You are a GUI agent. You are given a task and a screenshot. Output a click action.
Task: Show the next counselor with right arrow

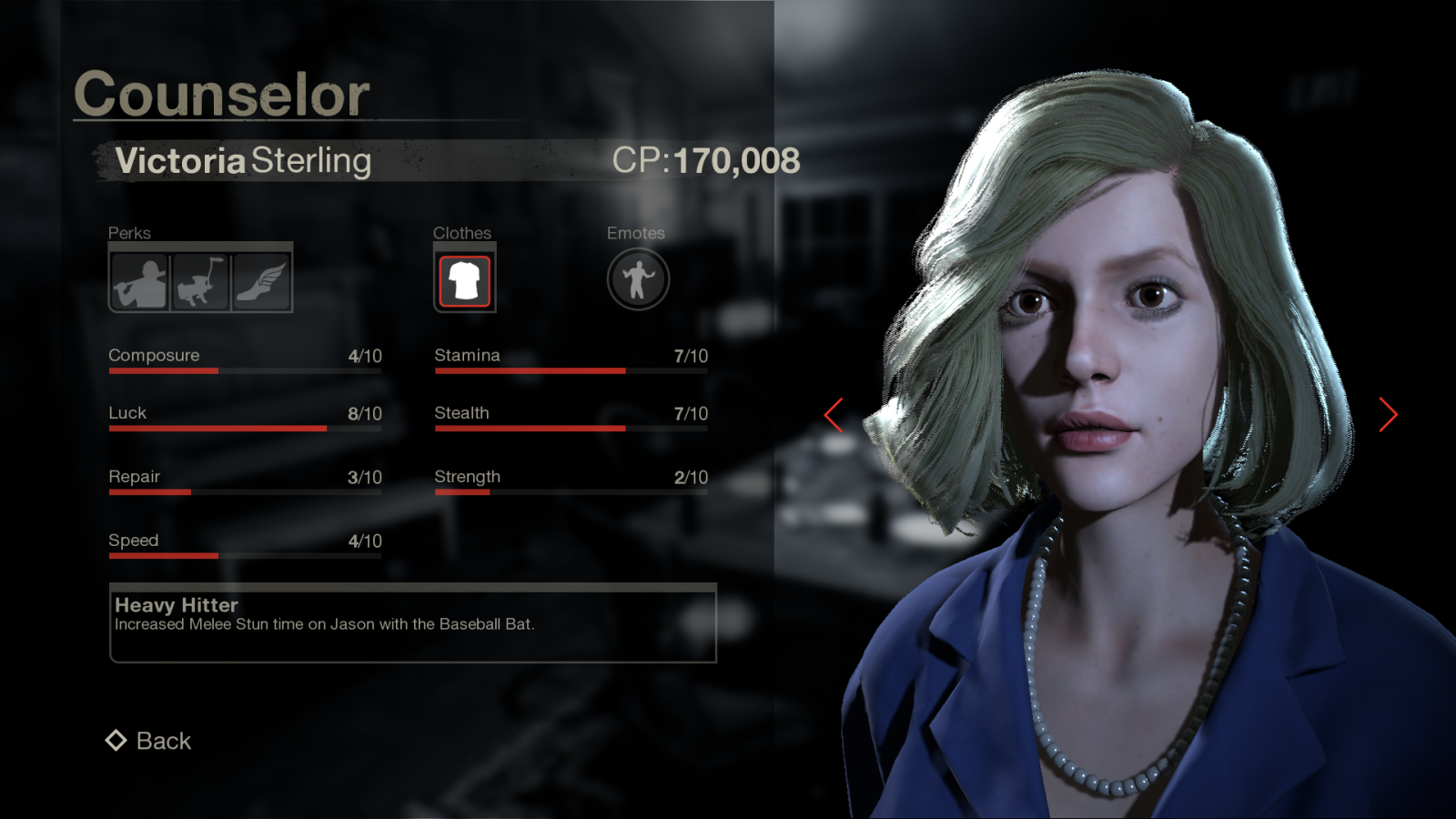pyautogui.click(x=1387, y=415)
